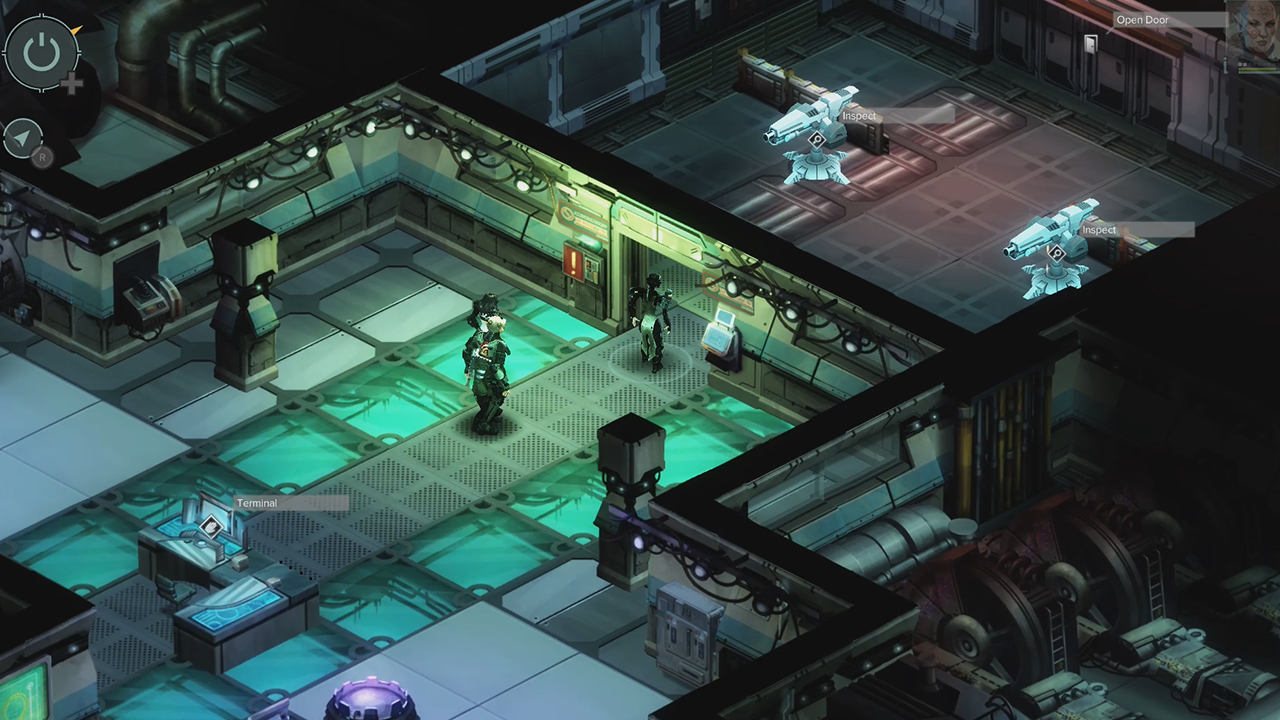This screenshot has width=1280, height=720.
Task: Click the Terminal label
Action: tap(258, 503)
